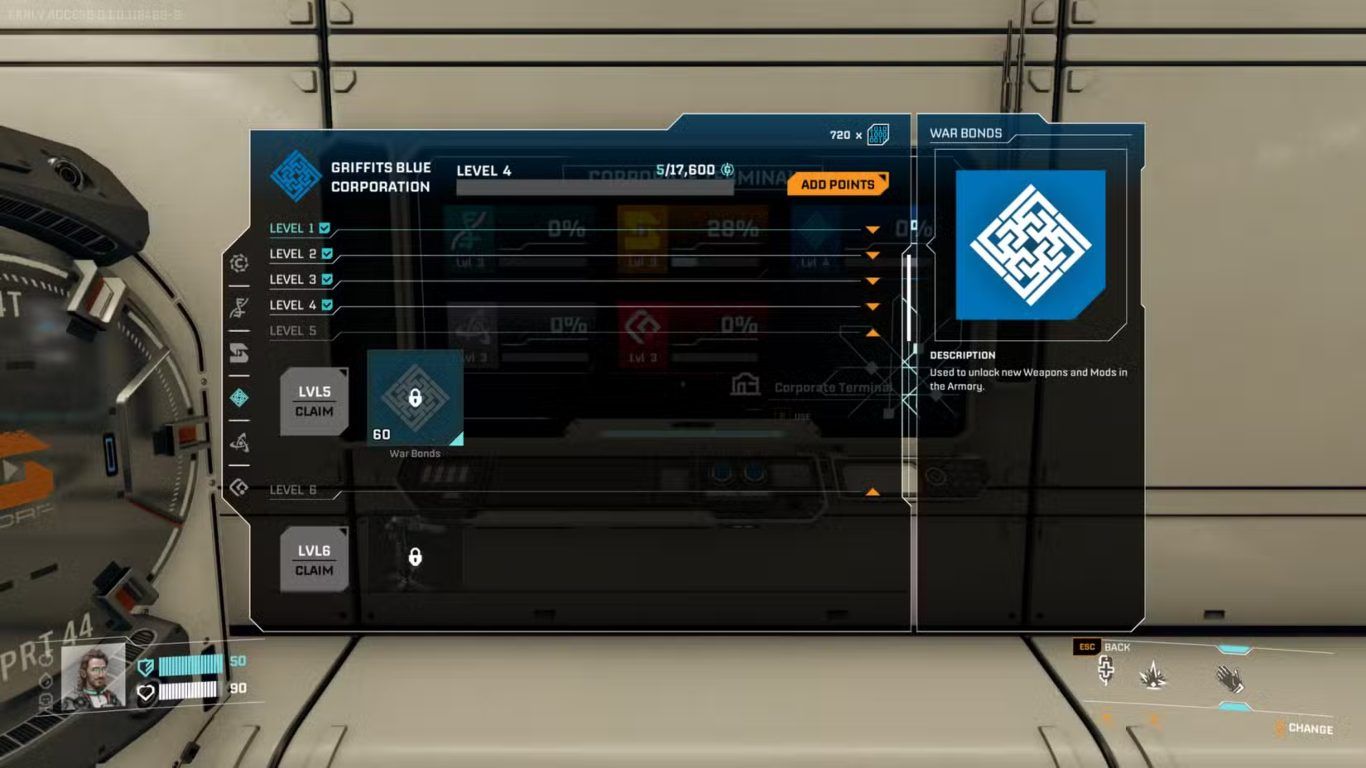Select the Griffits Blue maze diamond tab
The image size is (1366, 768).
pos(239,398)
